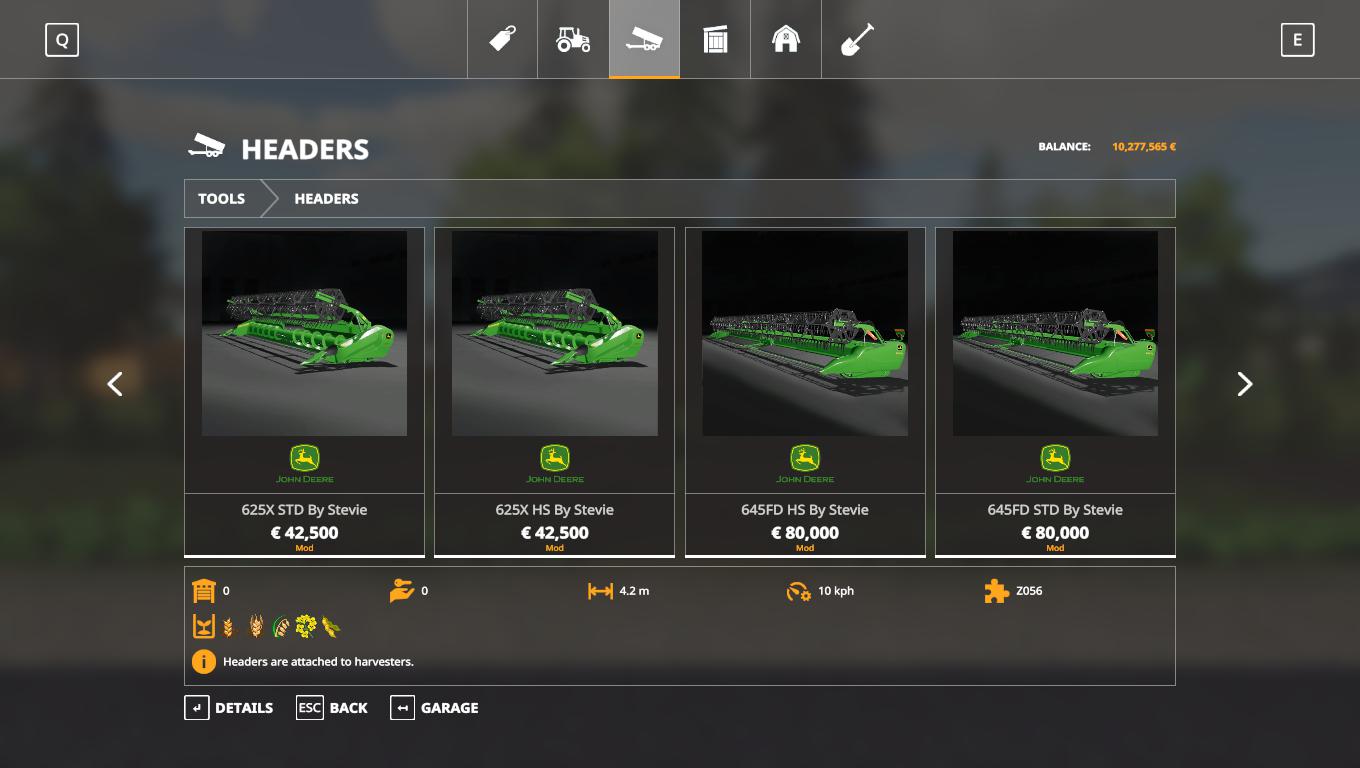The image size is (1360, 768).
Task: Pick the 645FD HS By Stevie header
Action: pos(805,391)
